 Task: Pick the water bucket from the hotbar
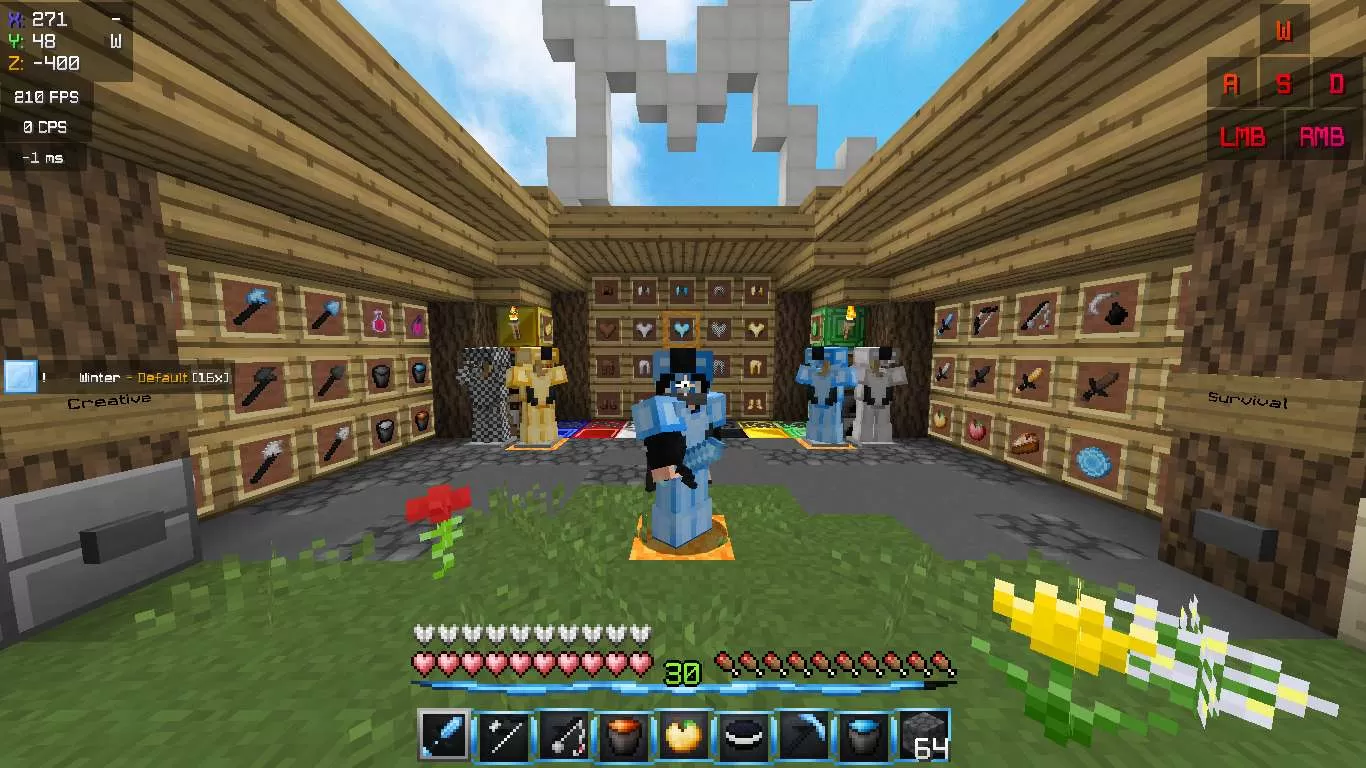866,737
